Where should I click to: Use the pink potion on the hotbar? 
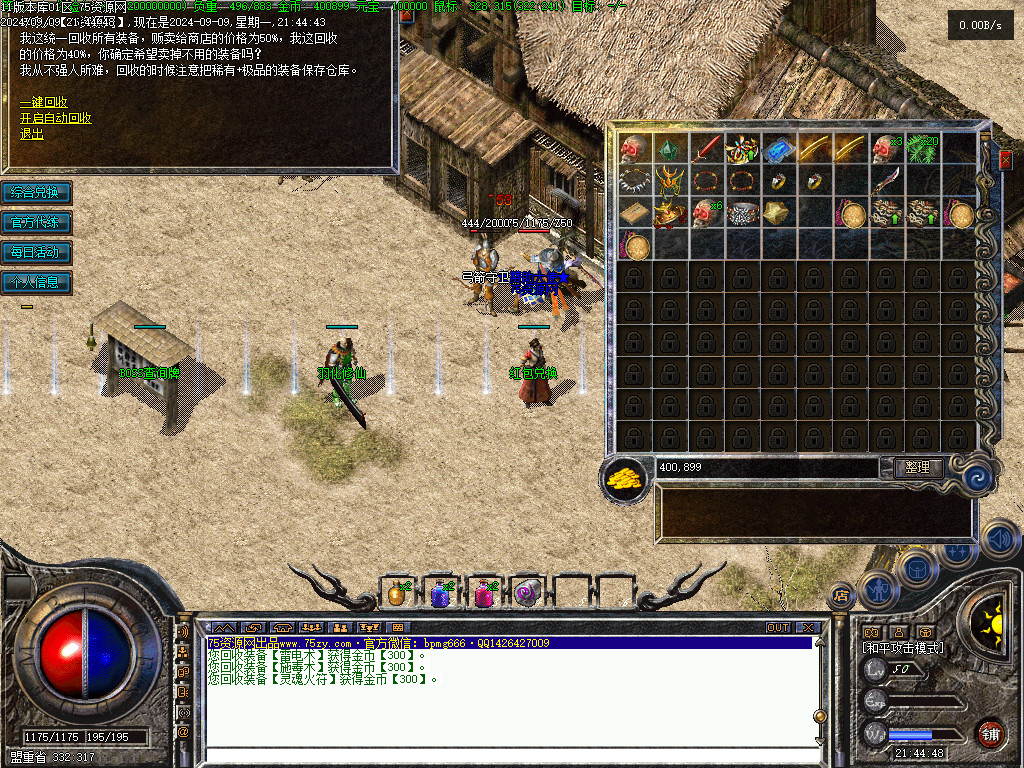484,594
